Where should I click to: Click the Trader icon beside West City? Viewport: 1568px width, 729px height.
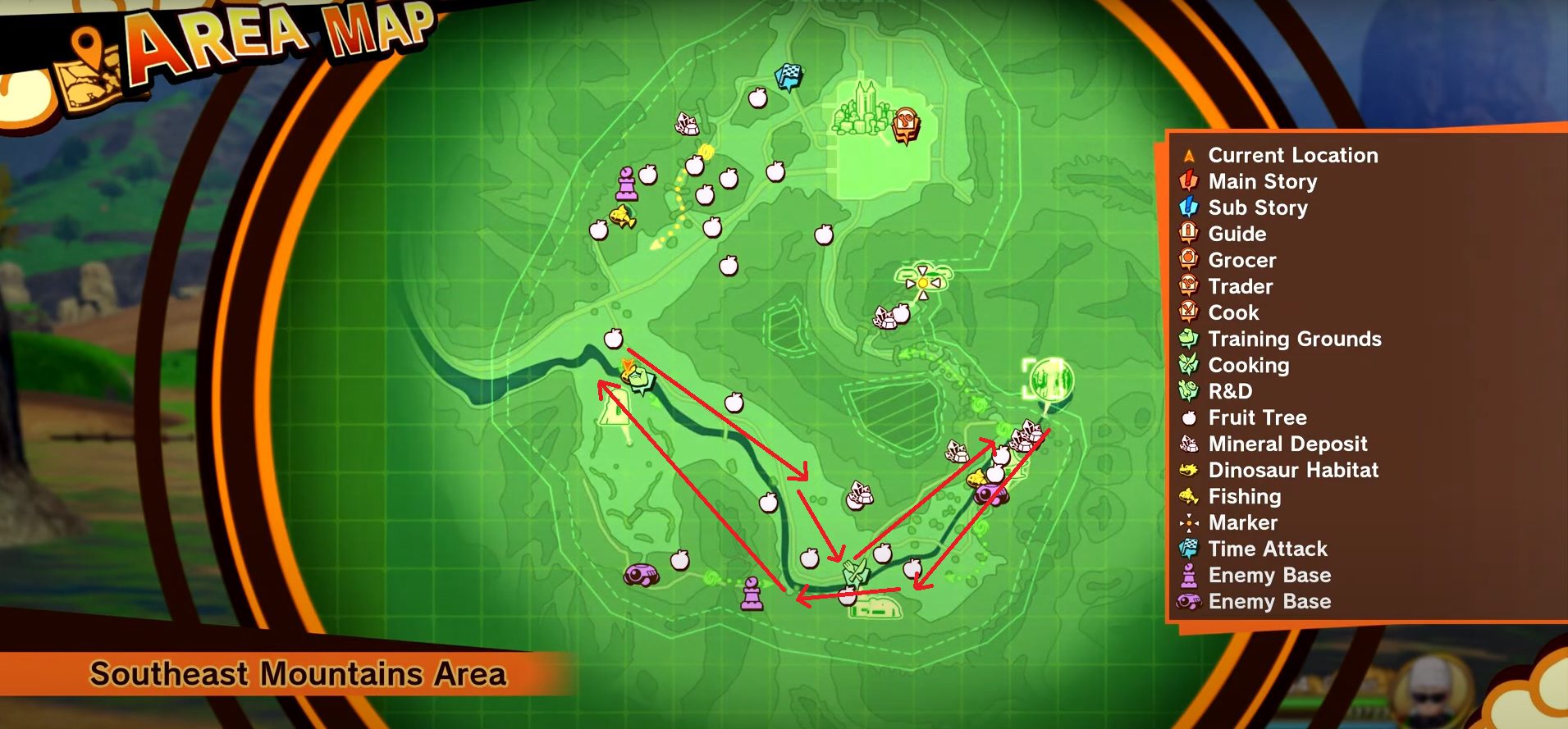905,125
